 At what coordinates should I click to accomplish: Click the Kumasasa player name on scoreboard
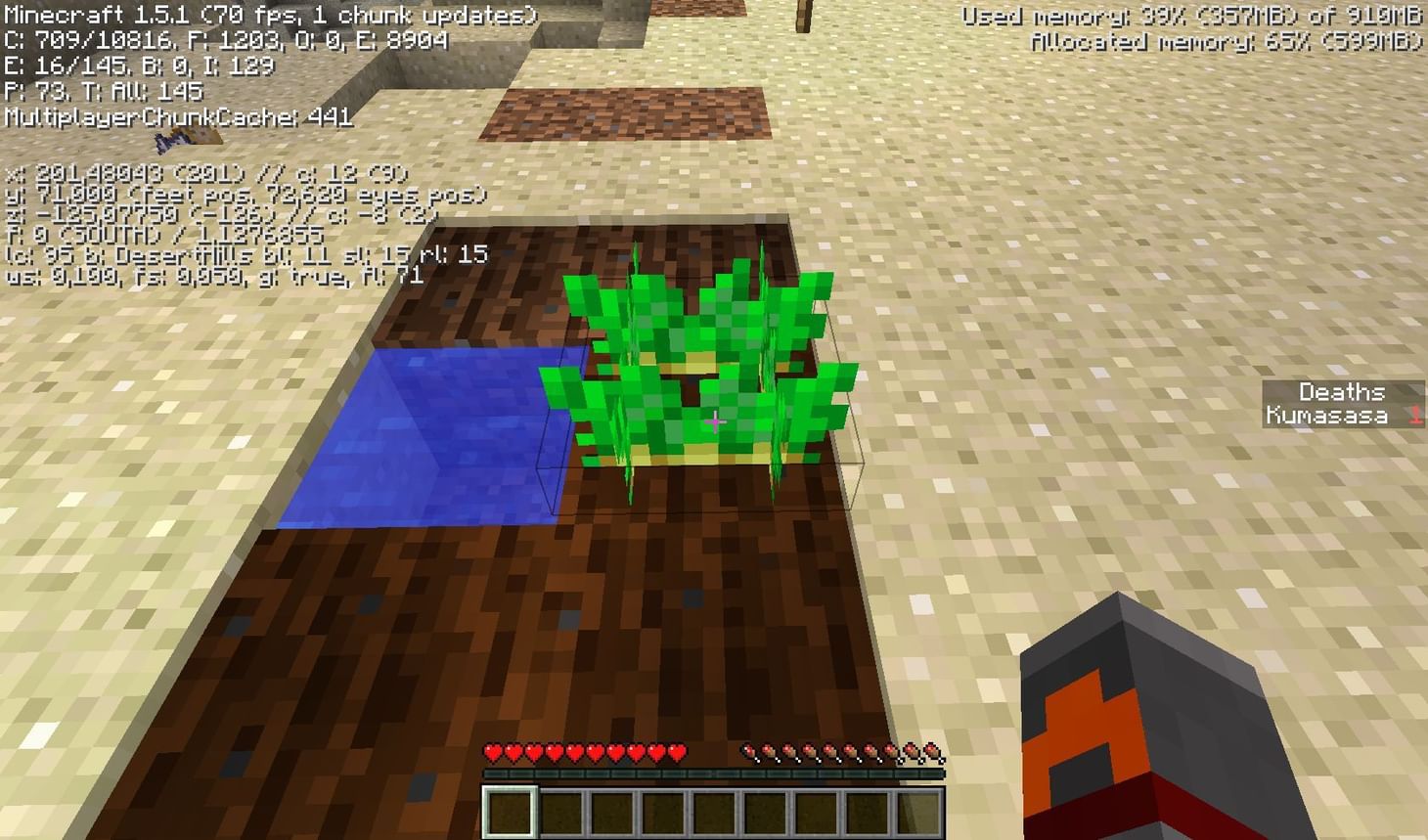click(1328, 414)
